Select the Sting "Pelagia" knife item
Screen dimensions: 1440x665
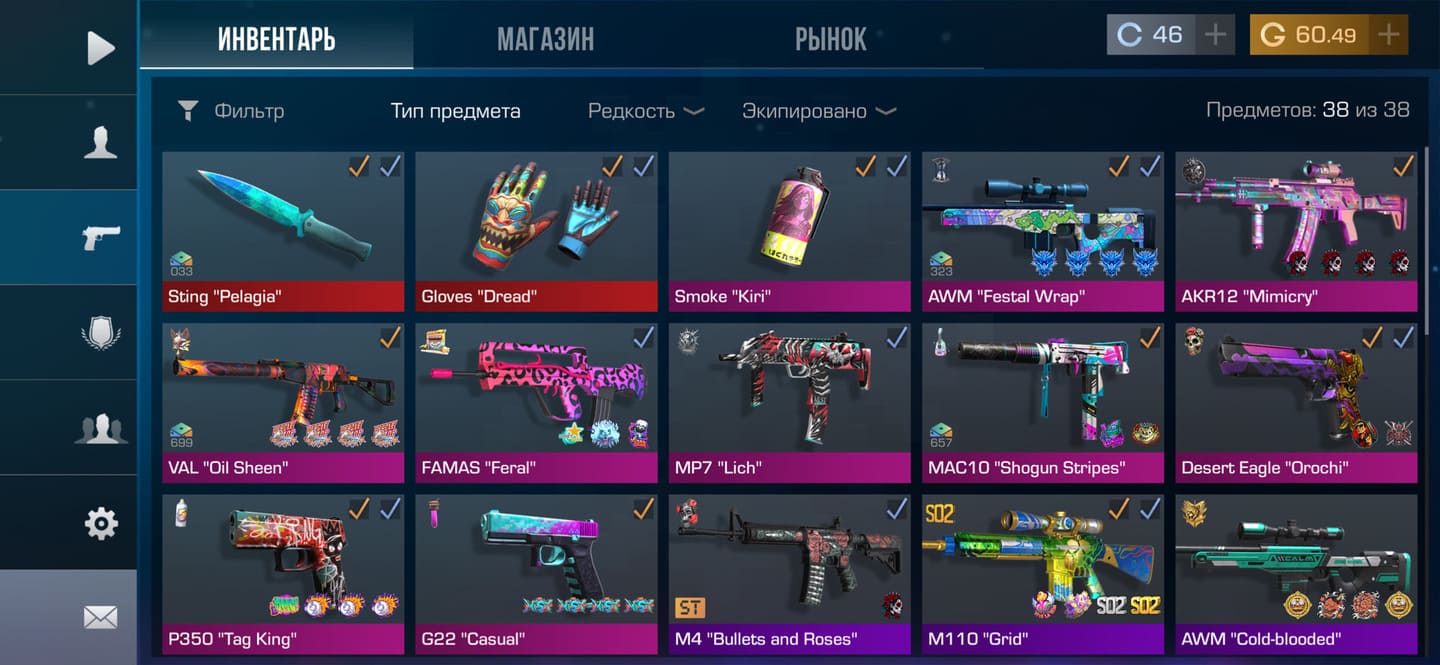283,230
